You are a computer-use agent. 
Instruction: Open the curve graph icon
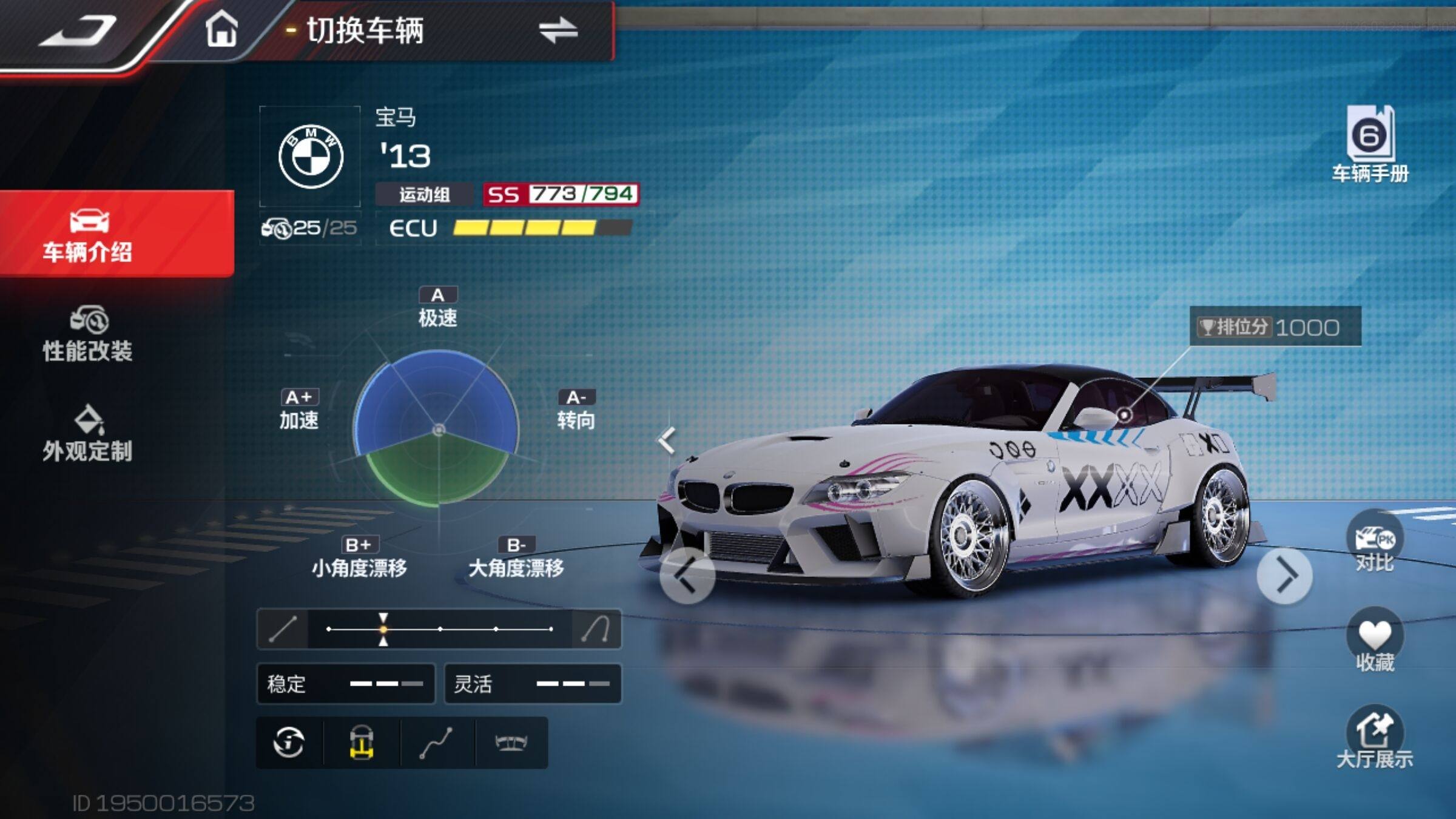click(x=436, y=743)
